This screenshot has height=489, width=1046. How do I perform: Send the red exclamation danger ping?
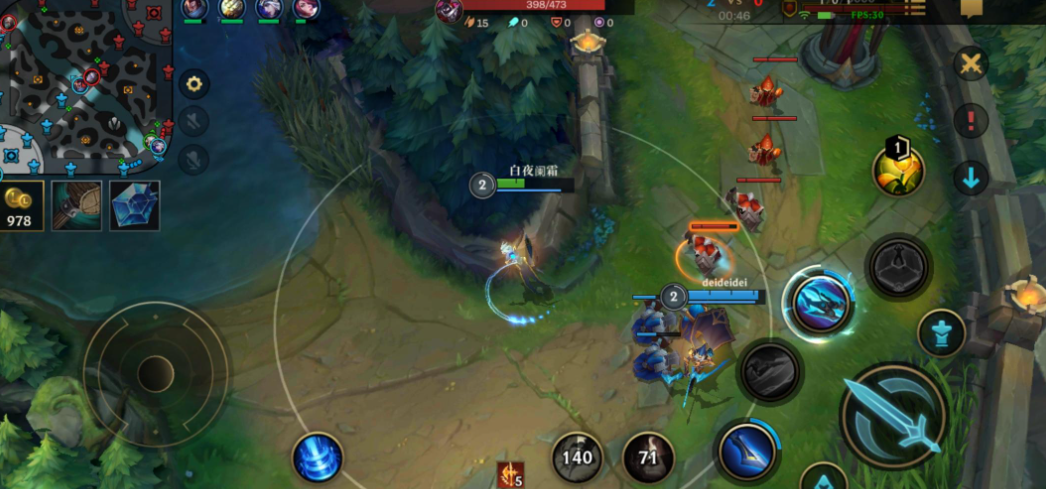[970, 122]
